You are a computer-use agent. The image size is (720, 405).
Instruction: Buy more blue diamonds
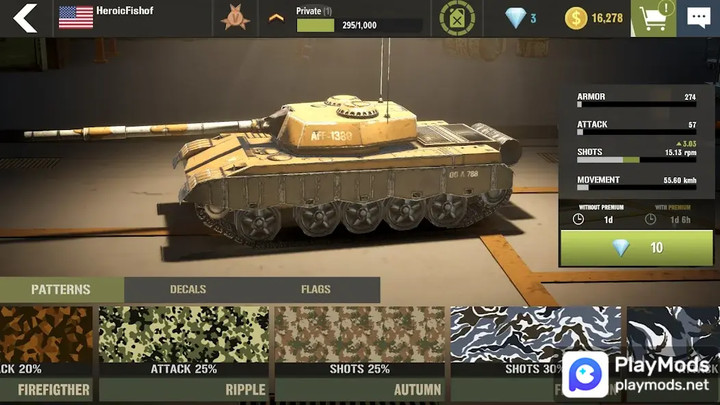(x=520, y=18)
